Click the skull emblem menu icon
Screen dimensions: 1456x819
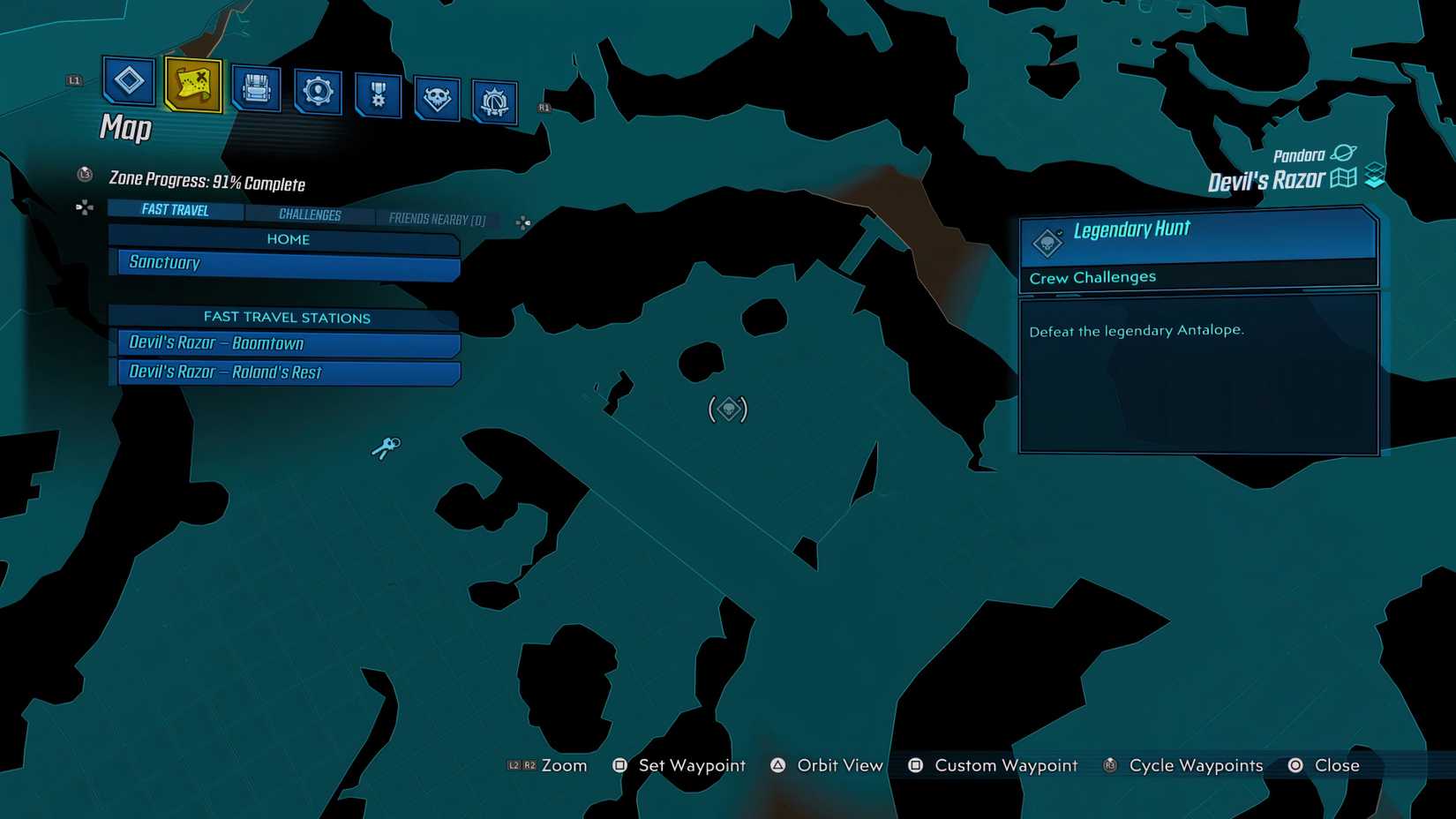pos(438,97)
